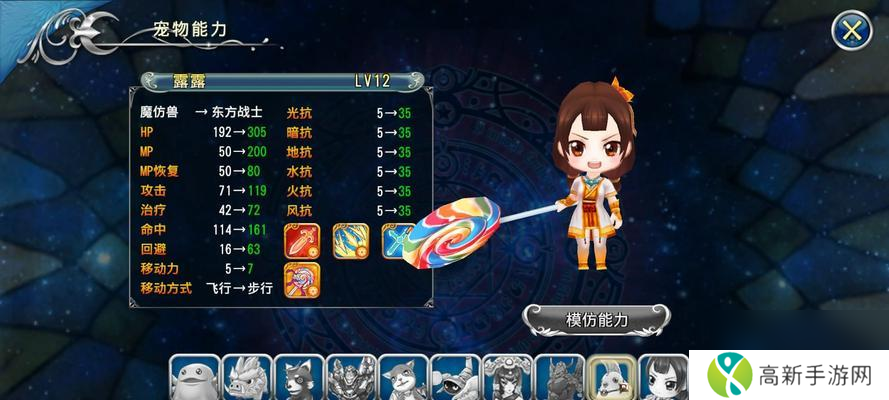Tap the 模仿能力 button

597,320
